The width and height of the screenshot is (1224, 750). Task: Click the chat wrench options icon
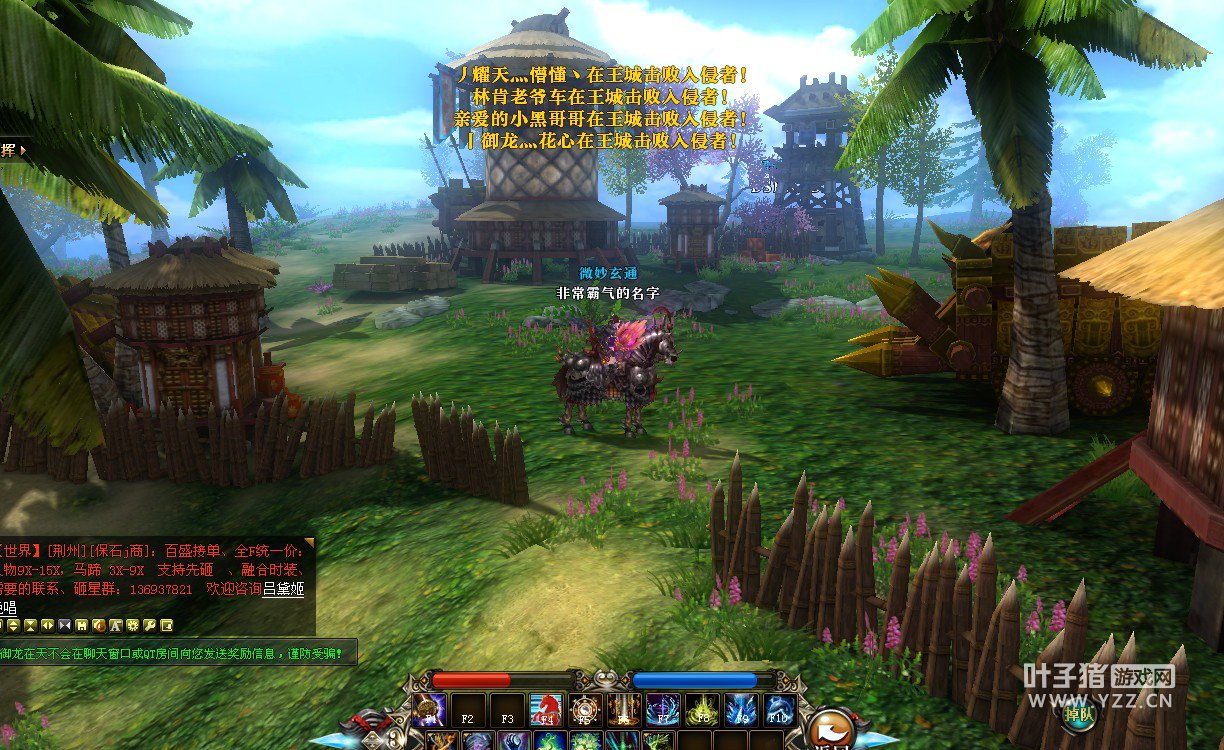point(149,625)
